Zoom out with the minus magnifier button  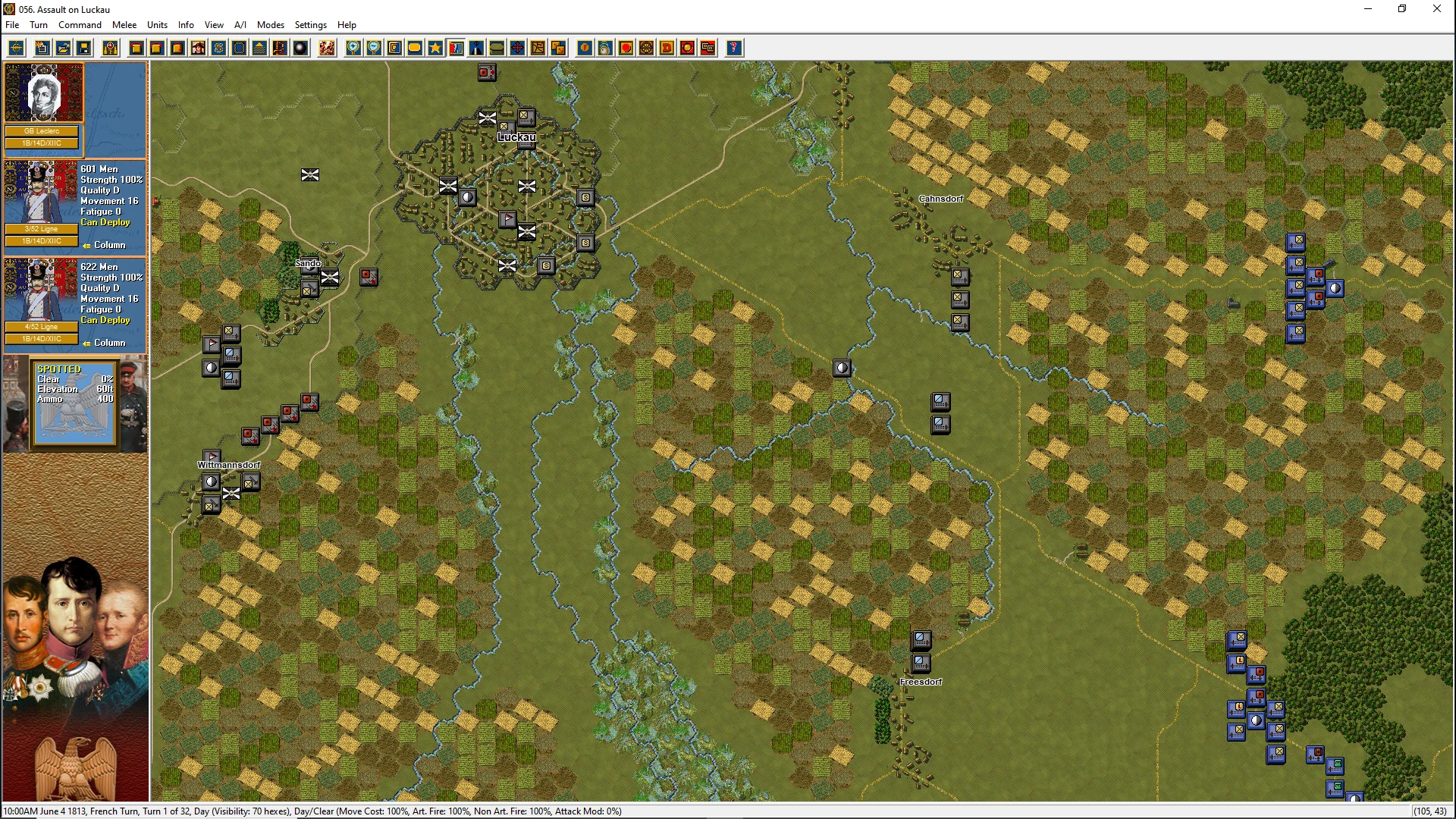(x=374, y=49)
